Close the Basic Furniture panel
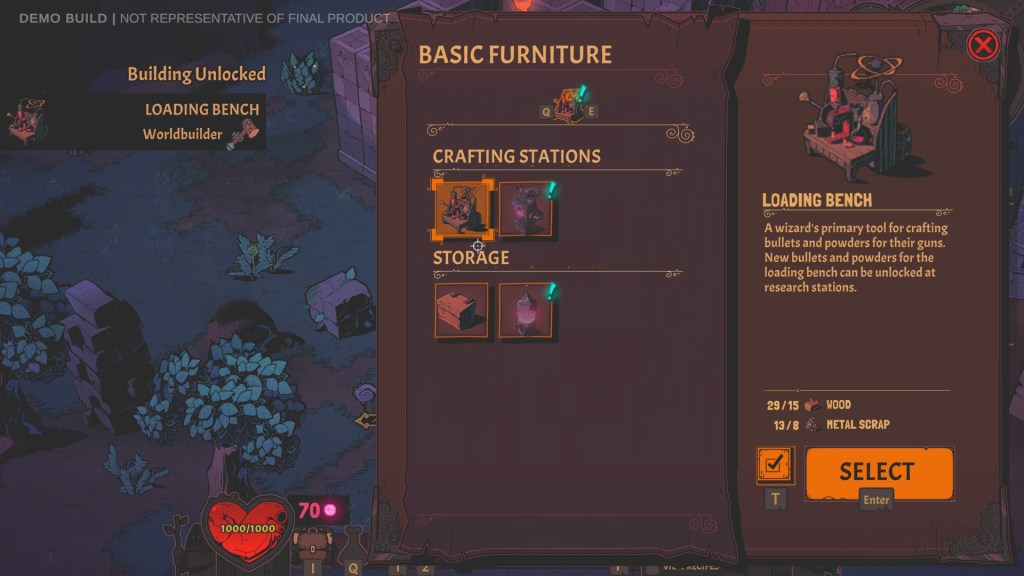The height and width of the screenshot is (576, 1024). pyautogui.click(x=983, y=45)
